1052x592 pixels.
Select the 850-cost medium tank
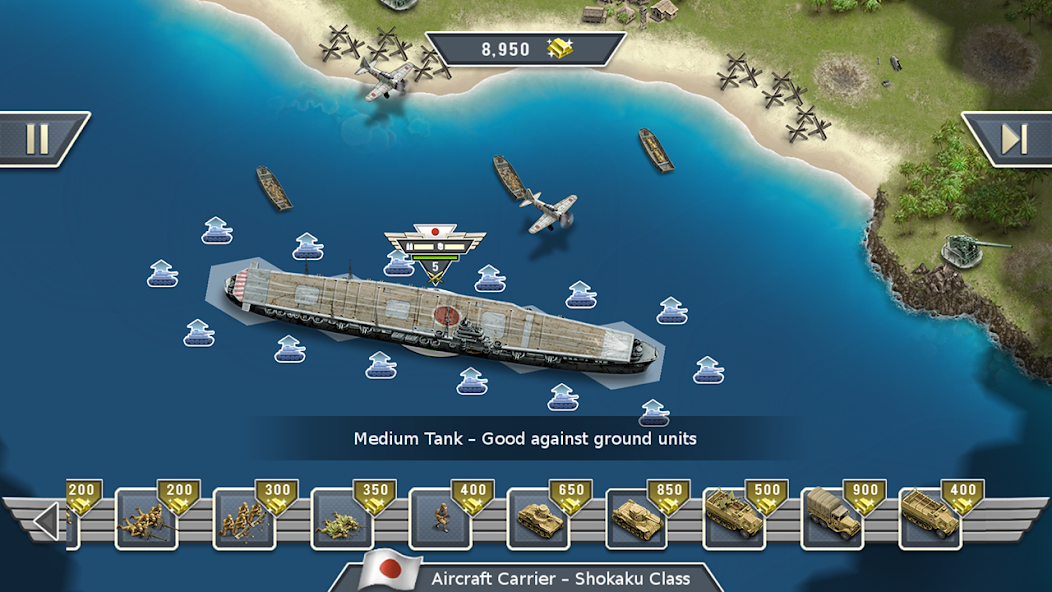(x=637, y=518)
